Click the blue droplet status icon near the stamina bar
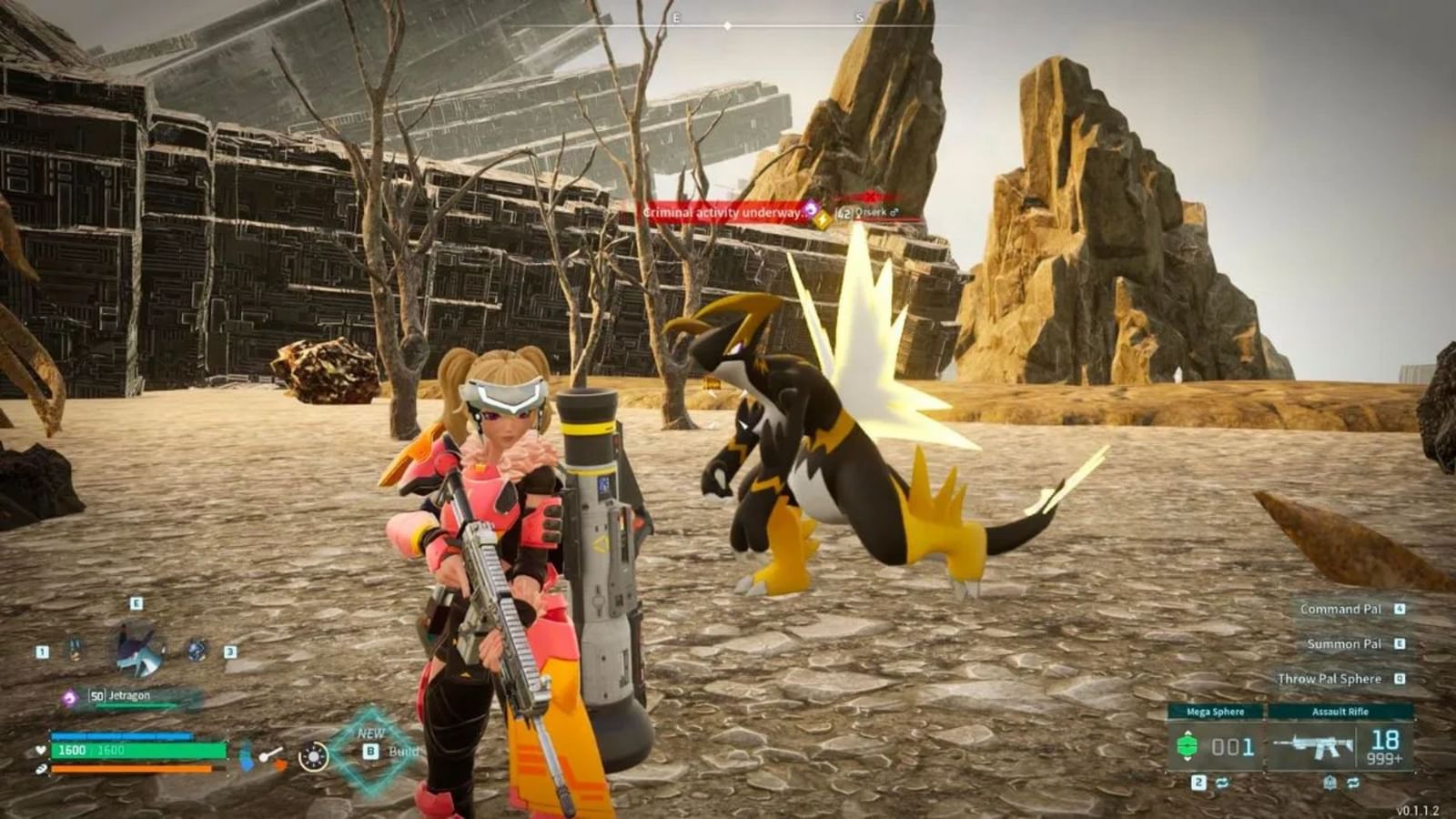The image size is (1456, 819). [246, 756]
